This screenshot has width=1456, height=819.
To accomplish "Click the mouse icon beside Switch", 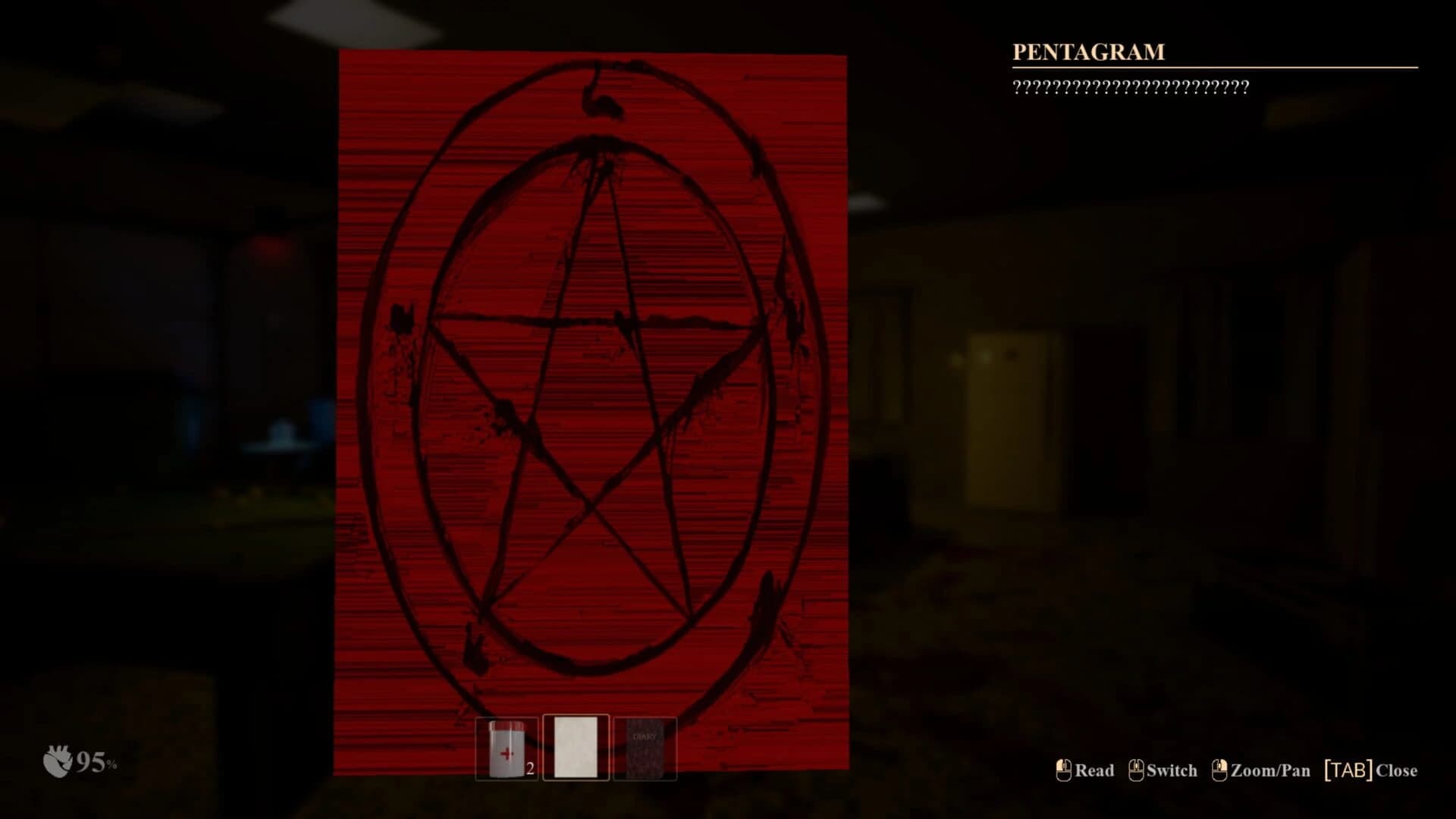I will [x=1135, y=770].
